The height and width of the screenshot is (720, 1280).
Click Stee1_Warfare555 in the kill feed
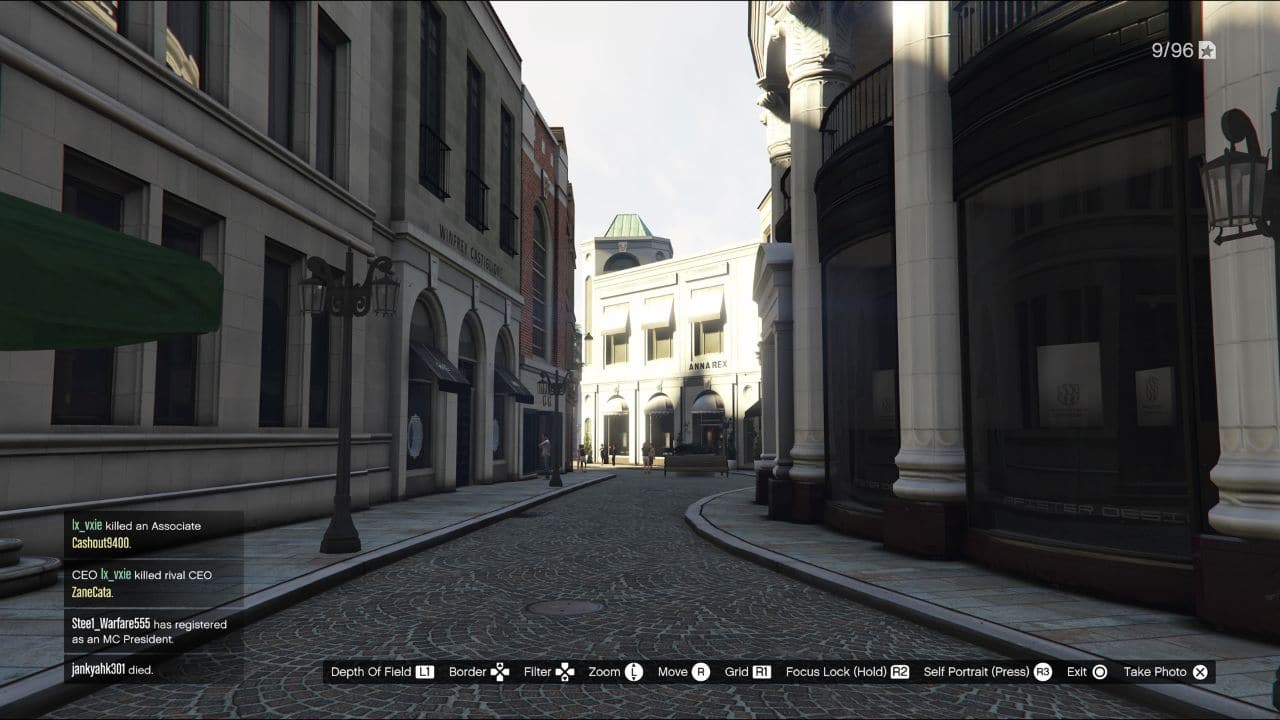point(110,623)
